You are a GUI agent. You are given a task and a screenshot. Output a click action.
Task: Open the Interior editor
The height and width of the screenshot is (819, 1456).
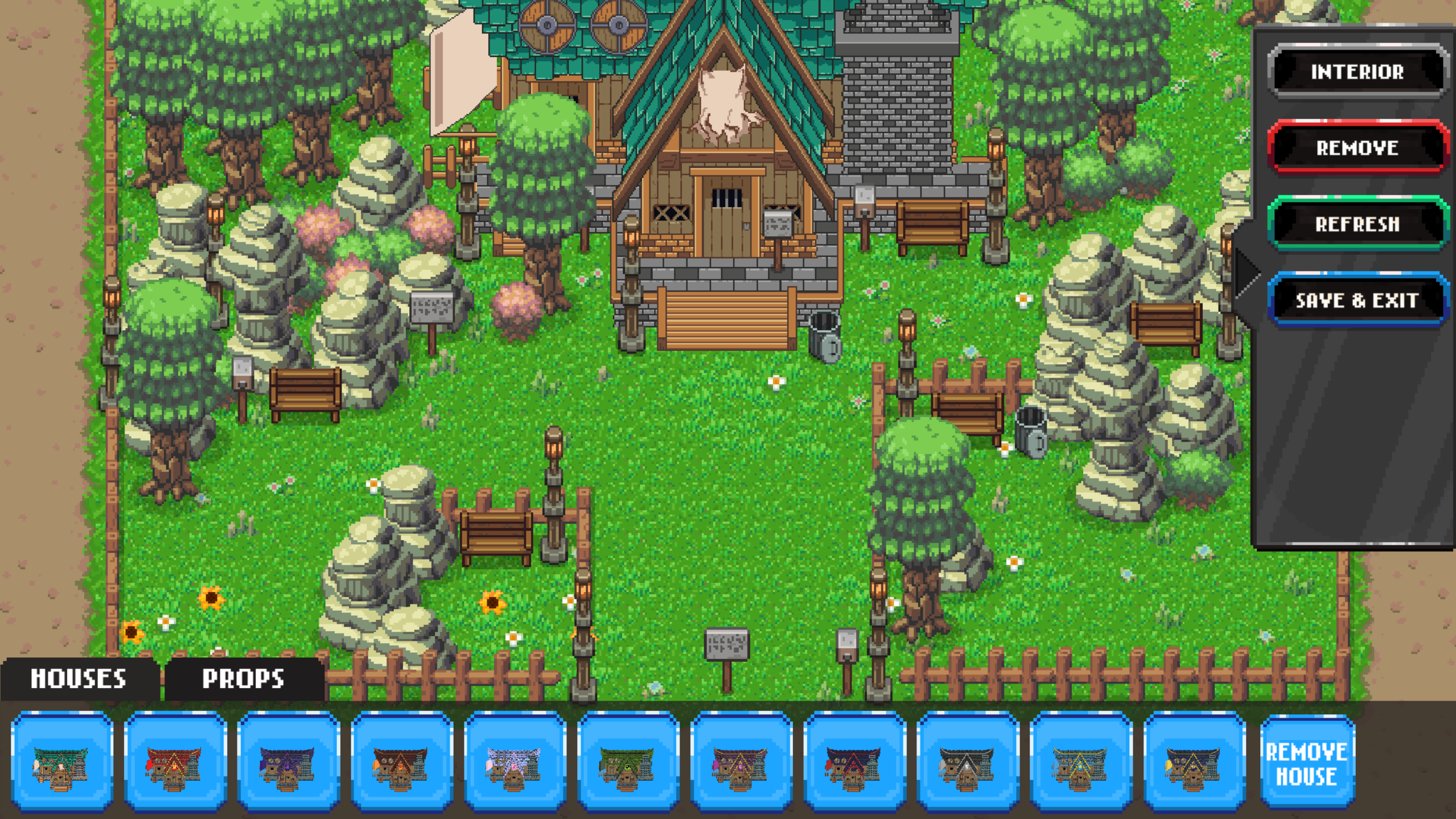coord(1357,72)
